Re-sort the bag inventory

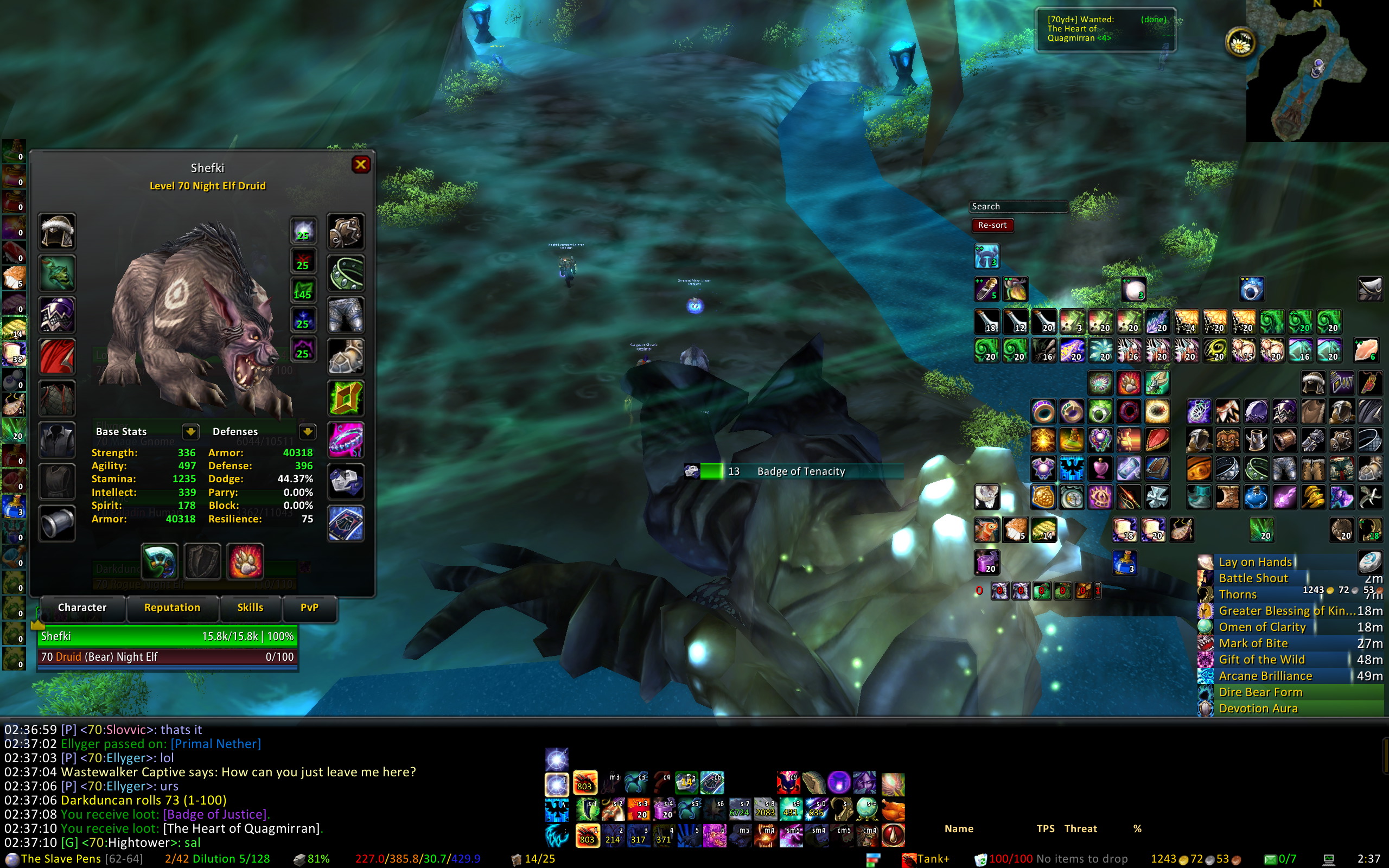992,225
